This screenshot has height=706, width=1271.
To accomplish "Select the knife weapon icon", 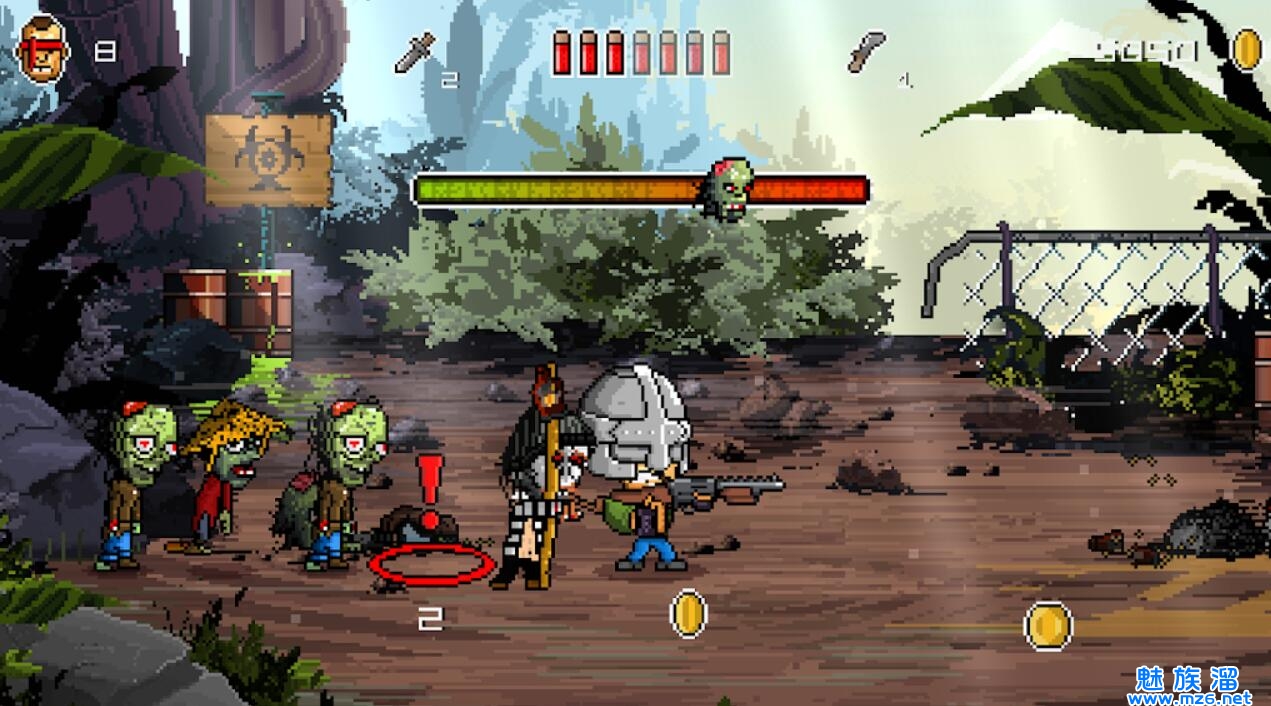I will (415, 52).
